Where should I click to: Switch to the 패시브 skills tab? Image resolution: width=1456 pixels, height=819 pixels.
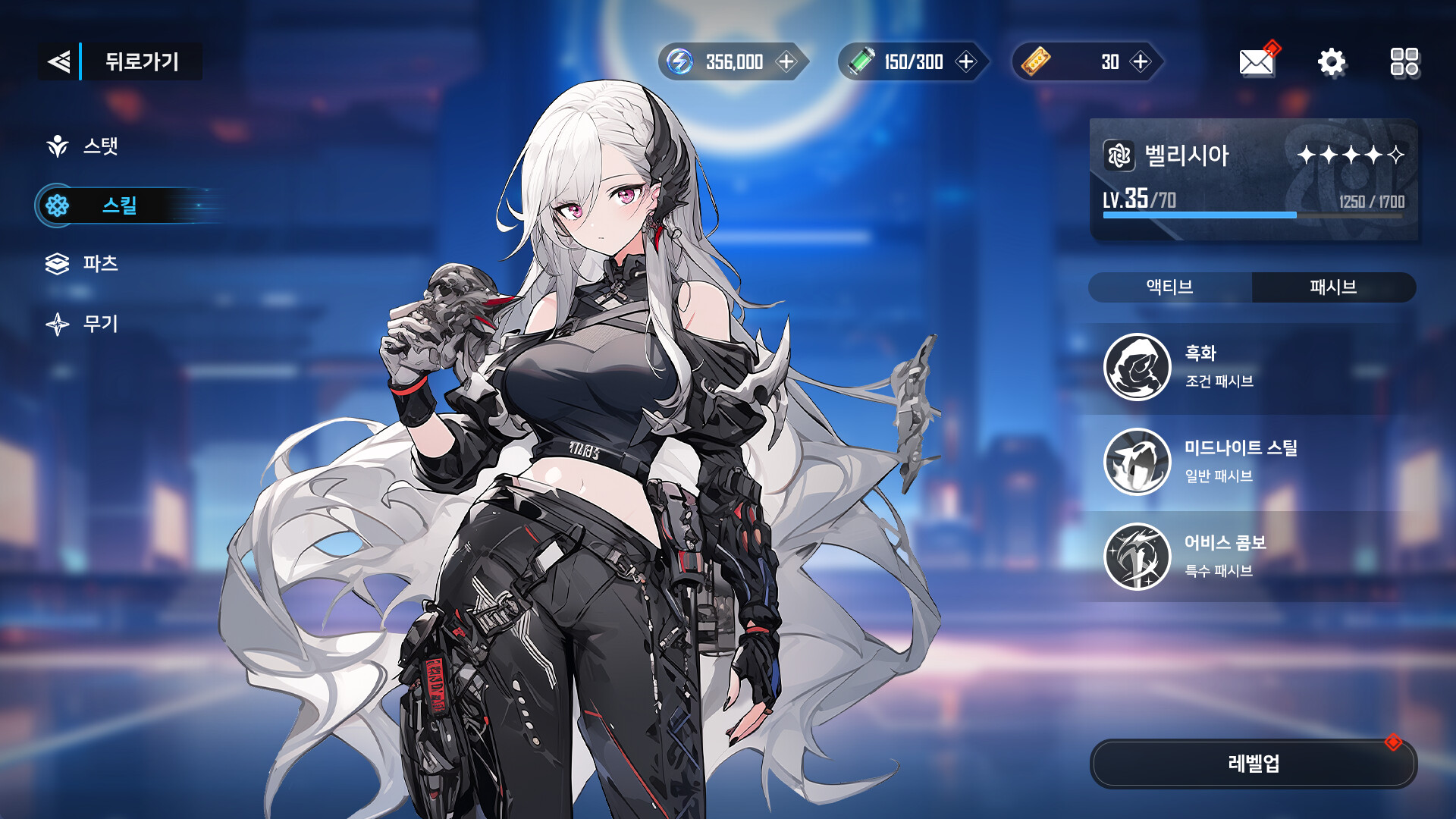[x=1333, y=287]
